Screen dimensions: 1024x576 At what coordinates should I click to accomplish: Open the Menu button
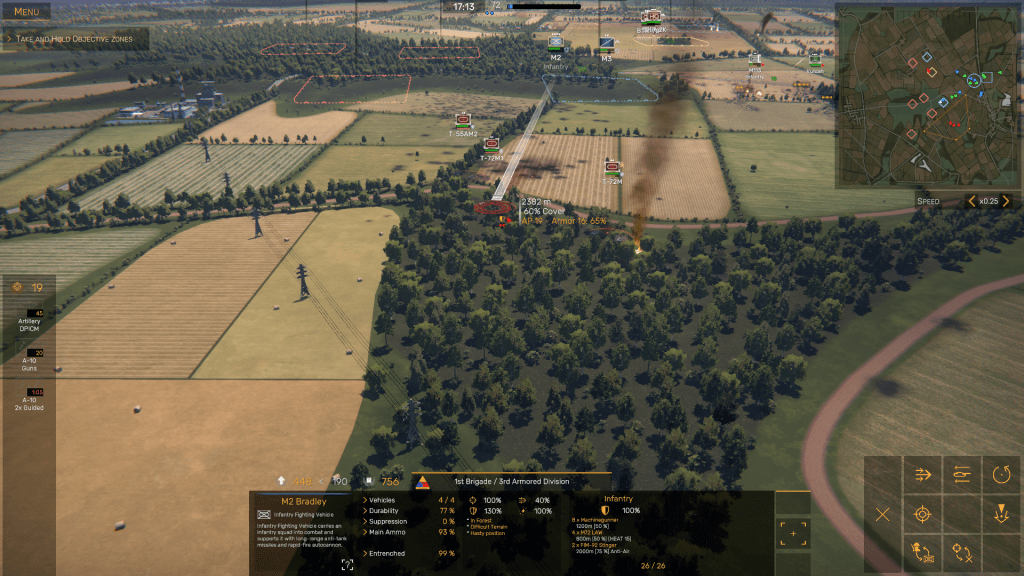[27, 12]
